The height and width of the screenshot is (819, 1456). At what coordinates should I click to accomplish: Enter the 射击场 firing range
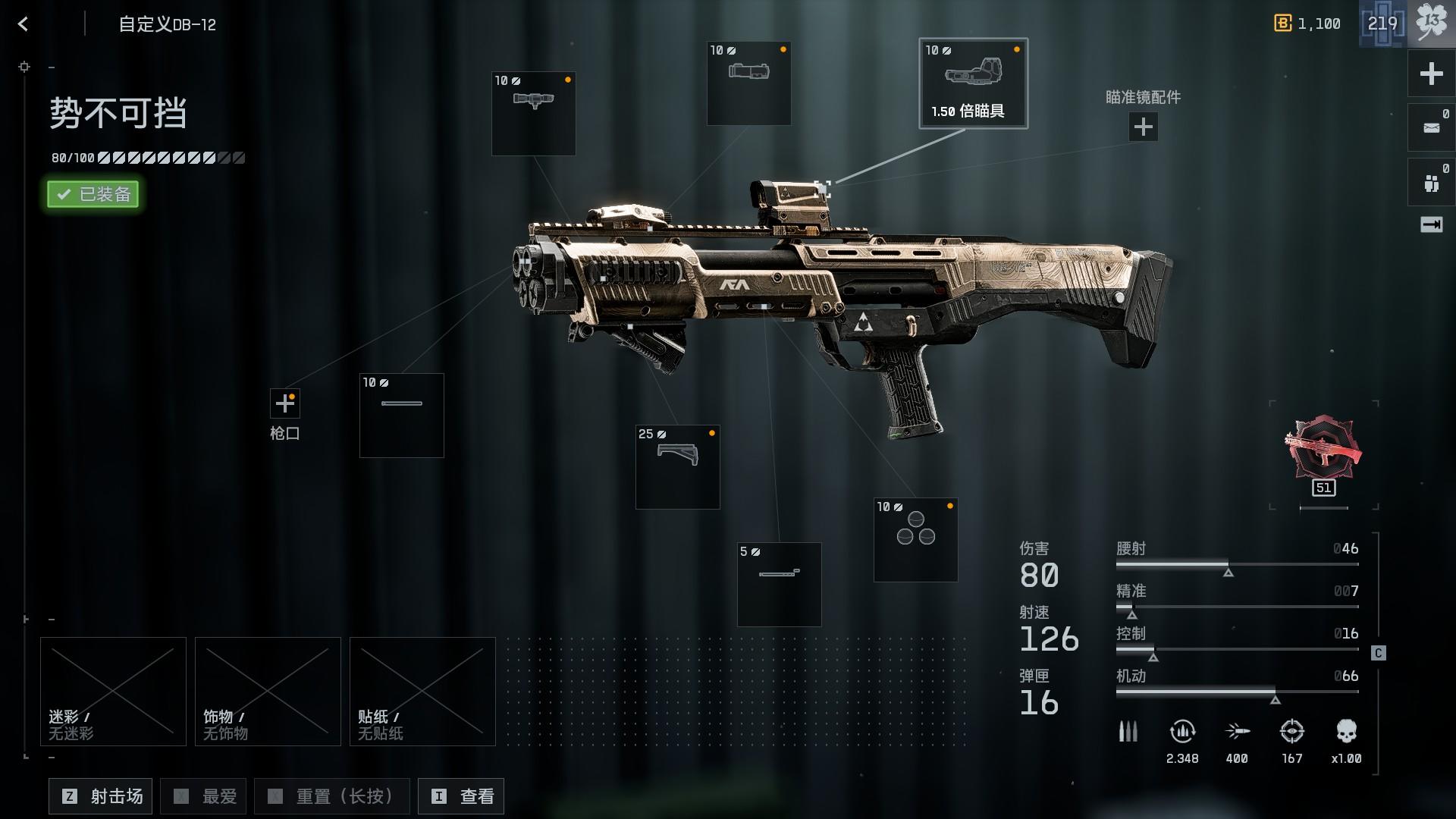101,796
